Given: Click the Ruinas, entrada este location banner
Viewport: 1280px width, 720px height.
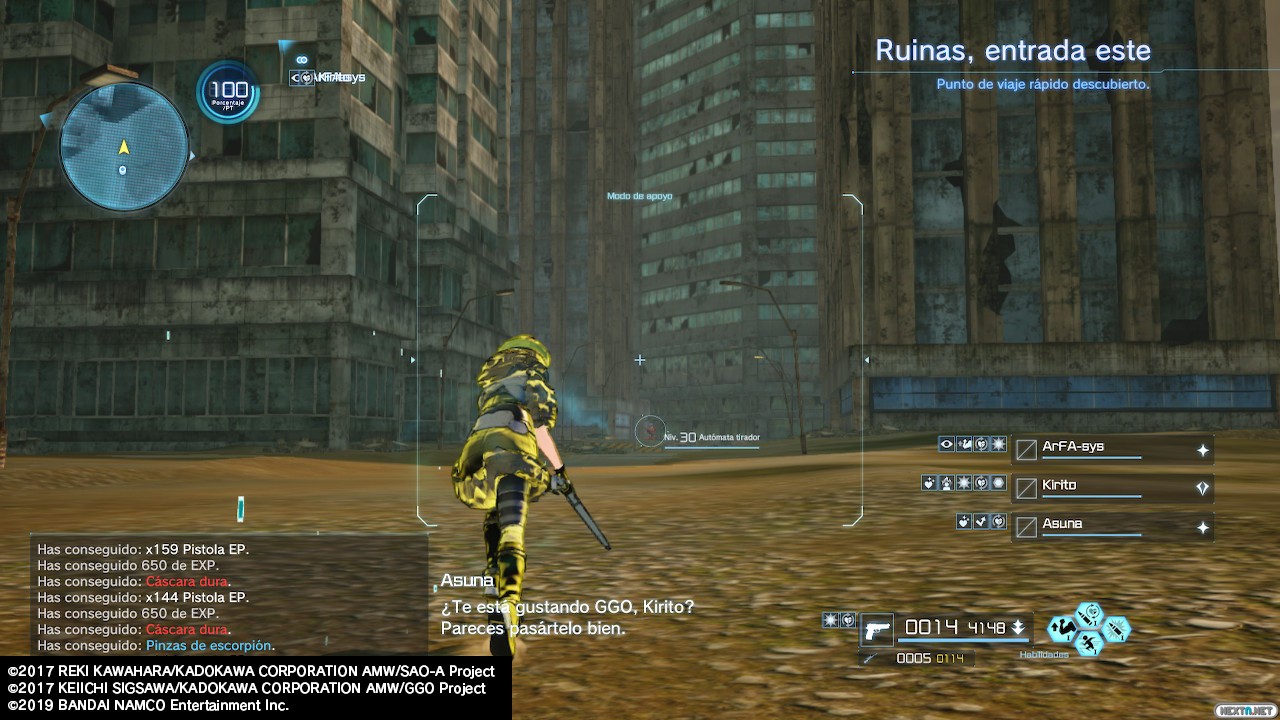Looking at the screenshot, I should click(x=1012, y=50).
